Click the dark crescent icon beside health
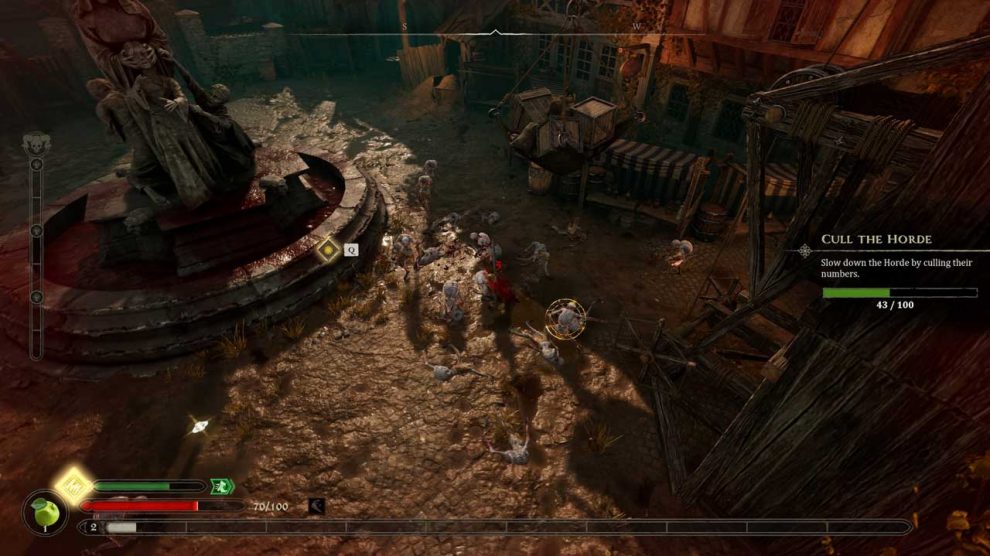Image resolution: width=990 pixels, height=556 pixels. pos(317,506)
